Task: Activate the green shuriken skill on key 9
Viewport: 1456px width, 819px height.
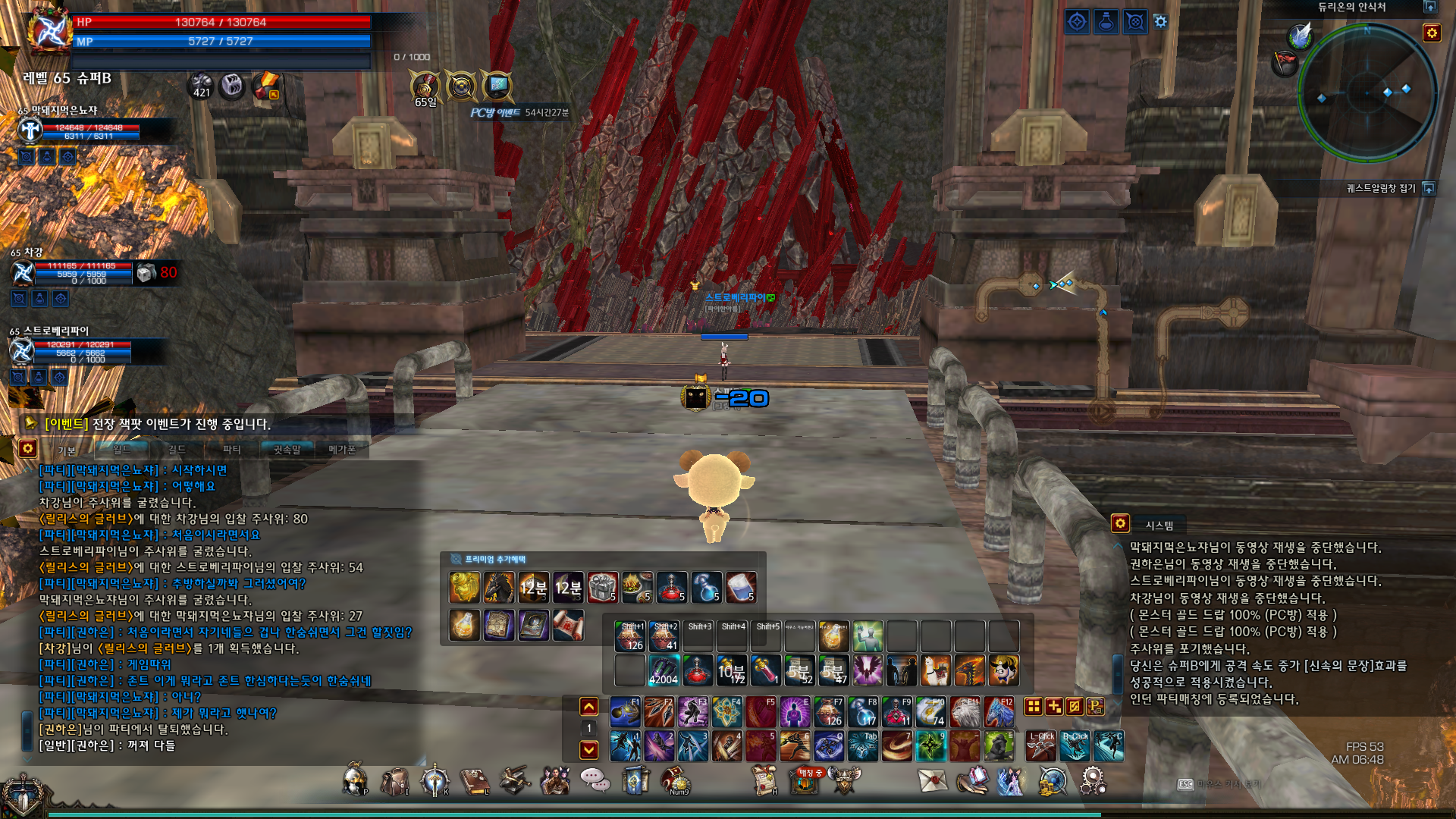Action: [930, 746]
